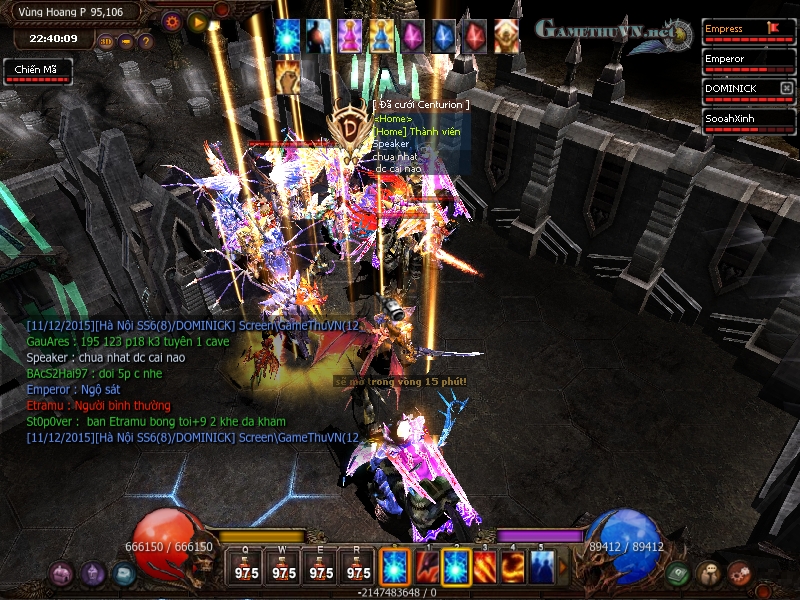Activate the fire slash skill in slot 3
The height and width of the screenshot is (600, 800).
(x=486, y=567)
